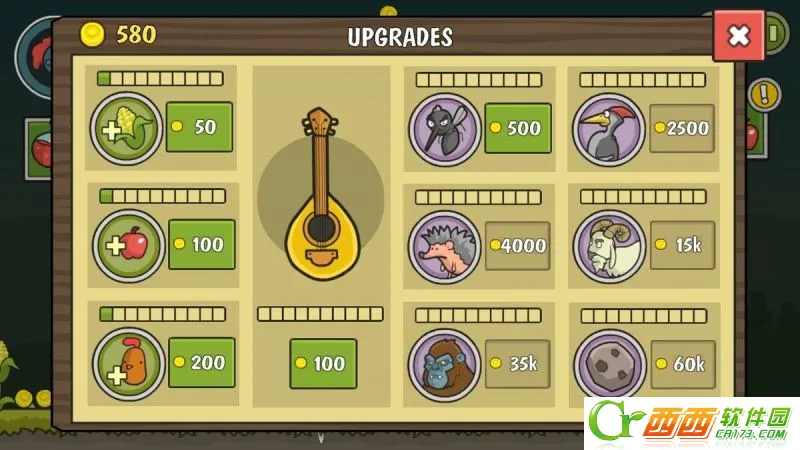Click the 4000 coin hedgehog price button
This screenshot has width=800, height=450.
point(518,245)
